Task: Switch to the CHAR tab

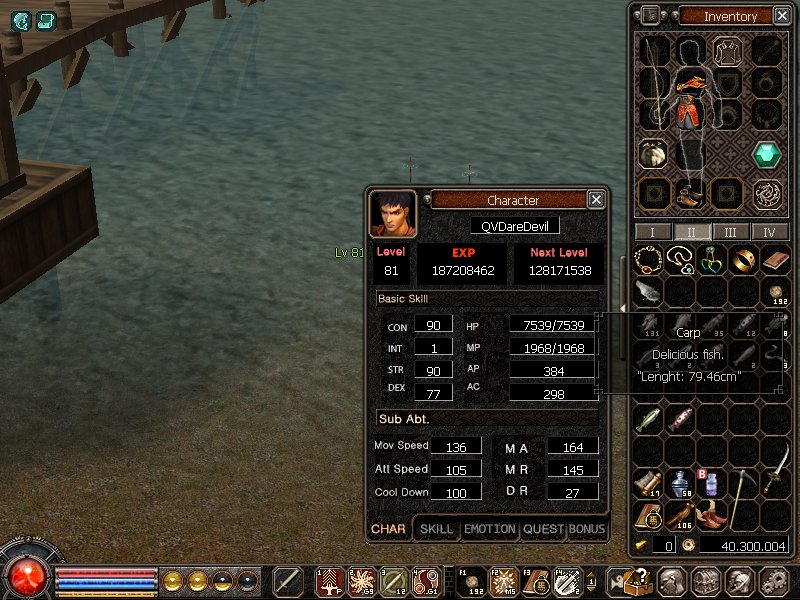Action: pos(388,529)
